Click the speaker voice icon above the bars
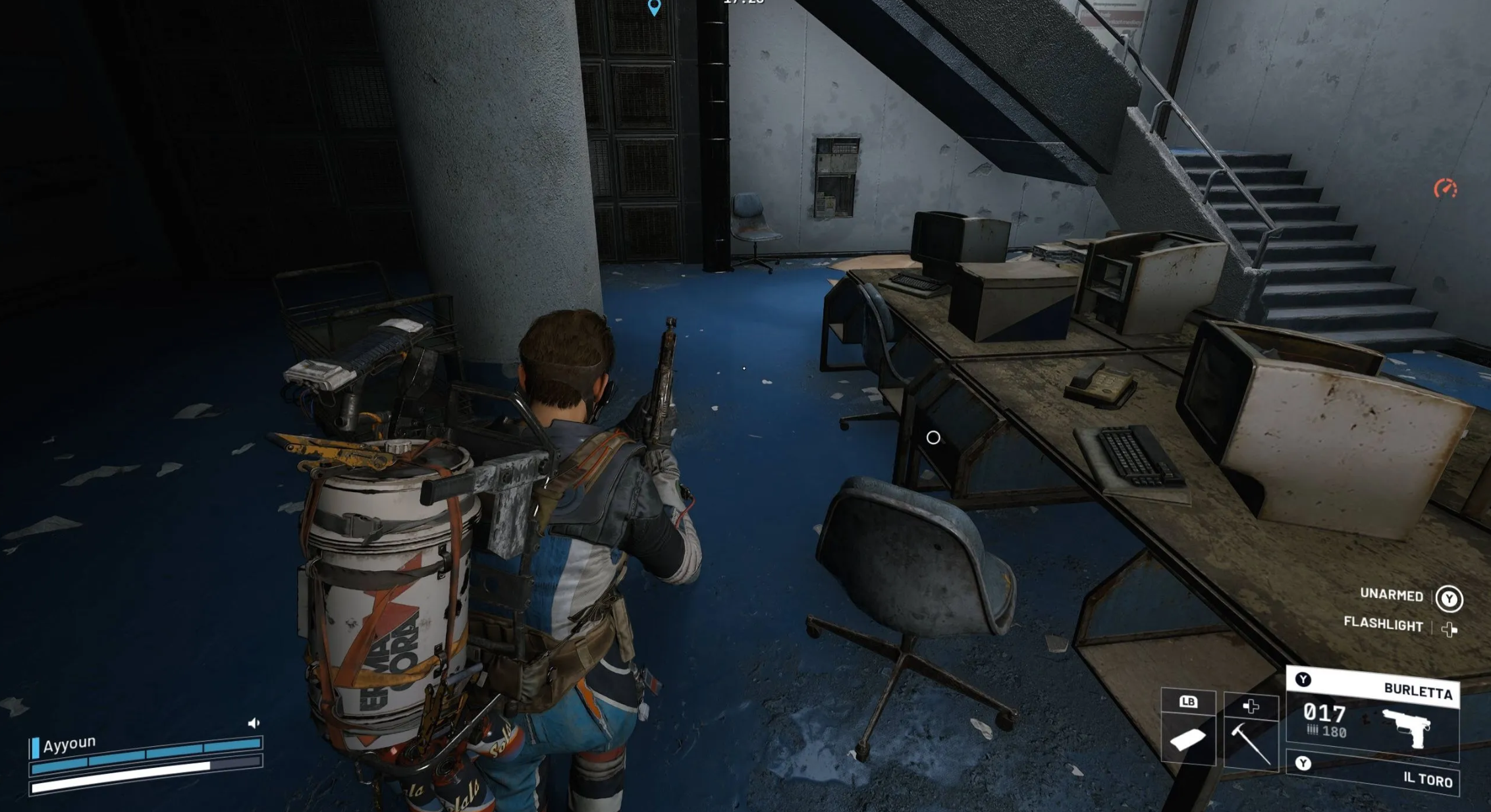Viewport: 1491px width, 812px height. point(254,723)
